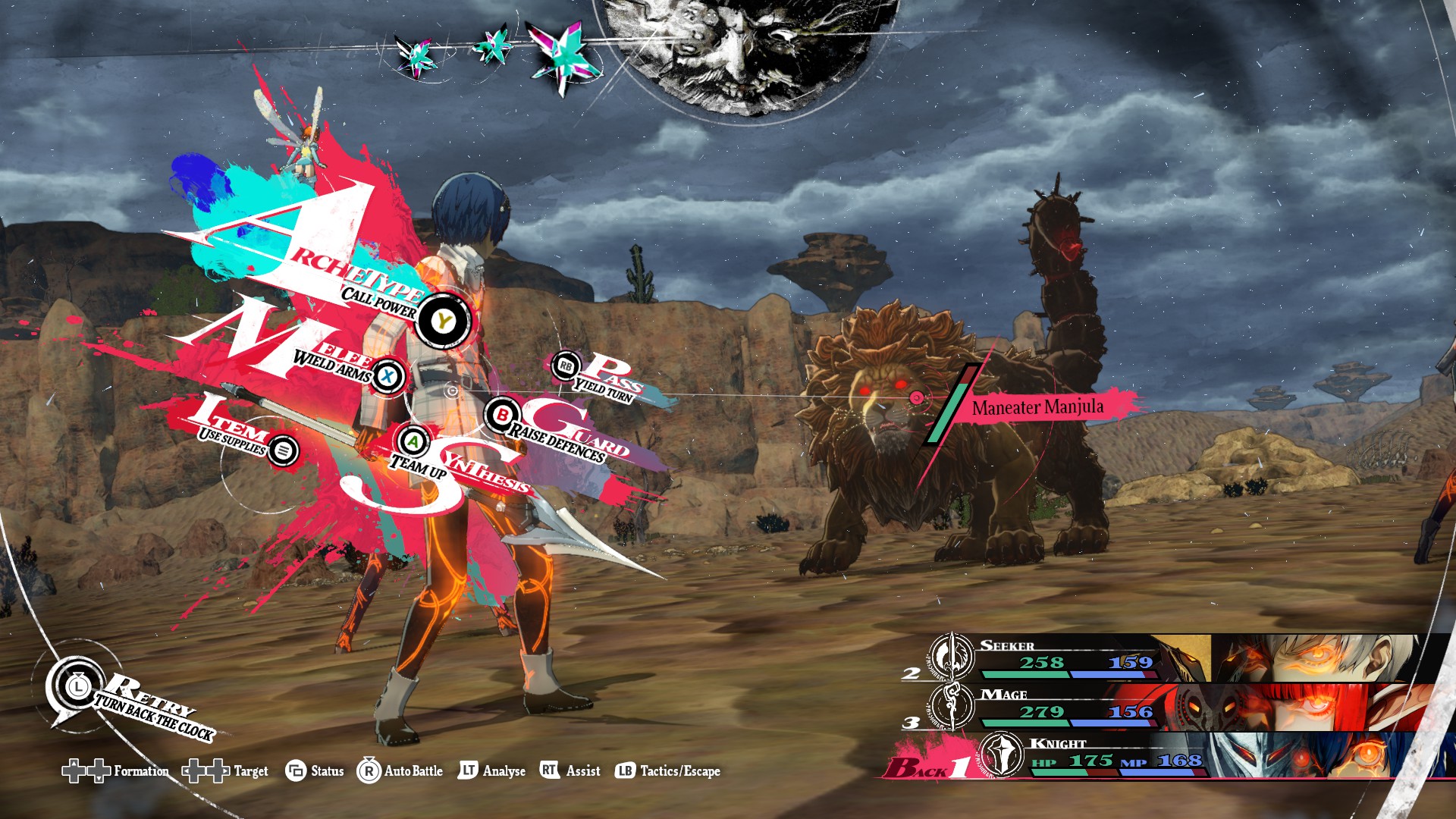This screenshot has height=819, width=1456.
Task: Choose the Analyse option
Action: (492, 771)
